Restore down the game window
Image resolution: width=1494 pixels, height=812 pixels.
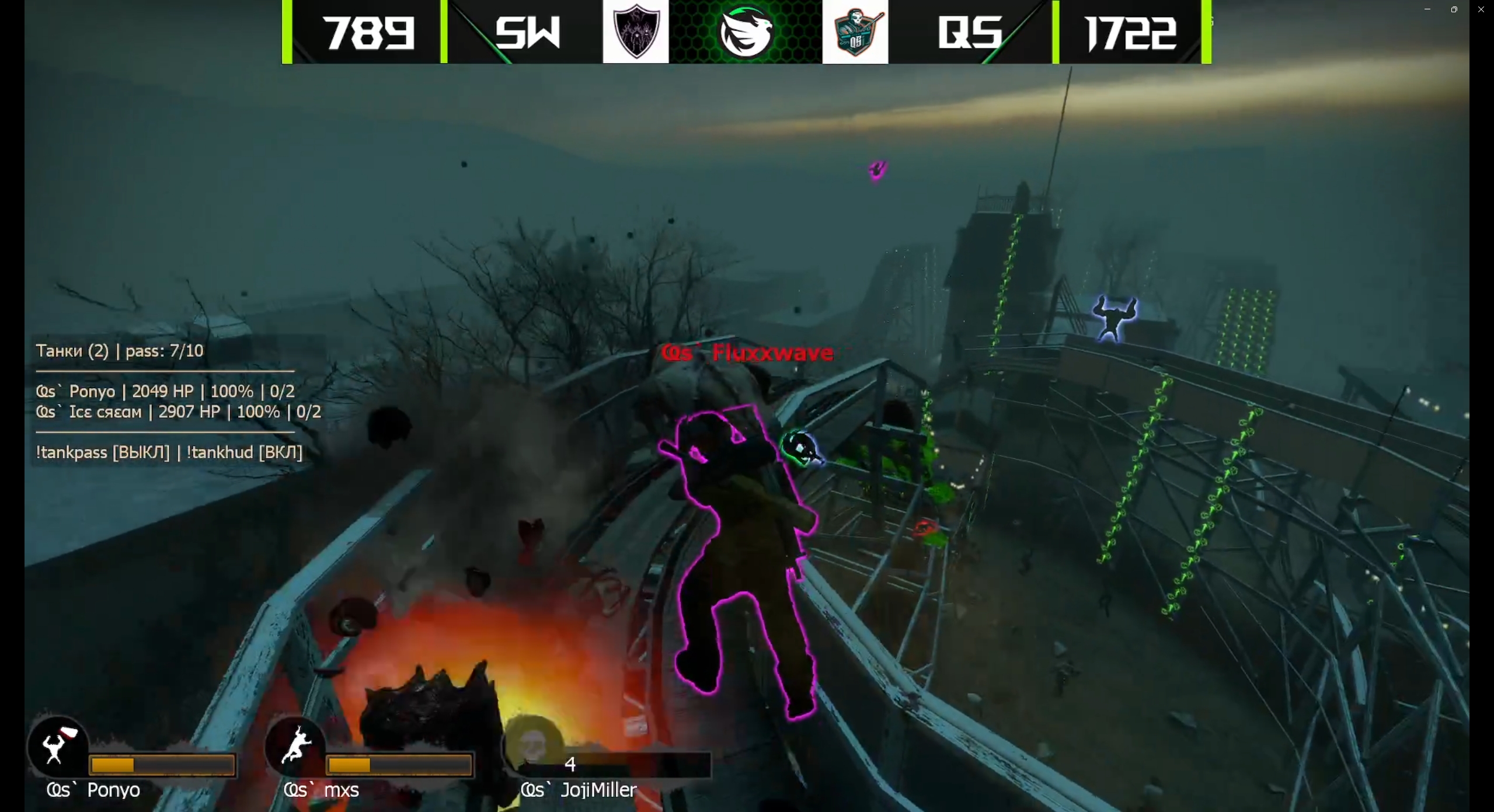(x=1454, y=9)
